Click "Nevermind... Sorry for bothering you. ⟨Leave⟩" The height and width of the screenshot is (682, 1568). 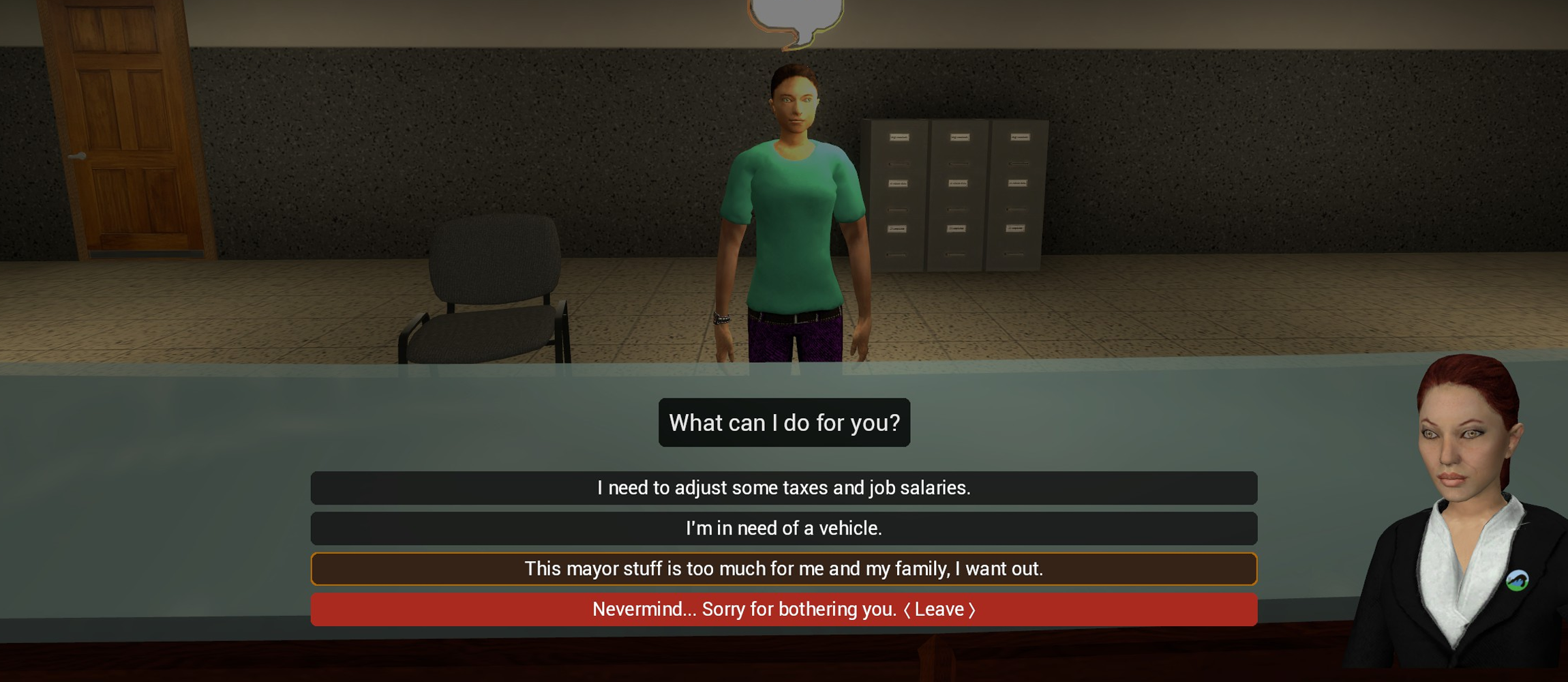(x=784, y=609)
